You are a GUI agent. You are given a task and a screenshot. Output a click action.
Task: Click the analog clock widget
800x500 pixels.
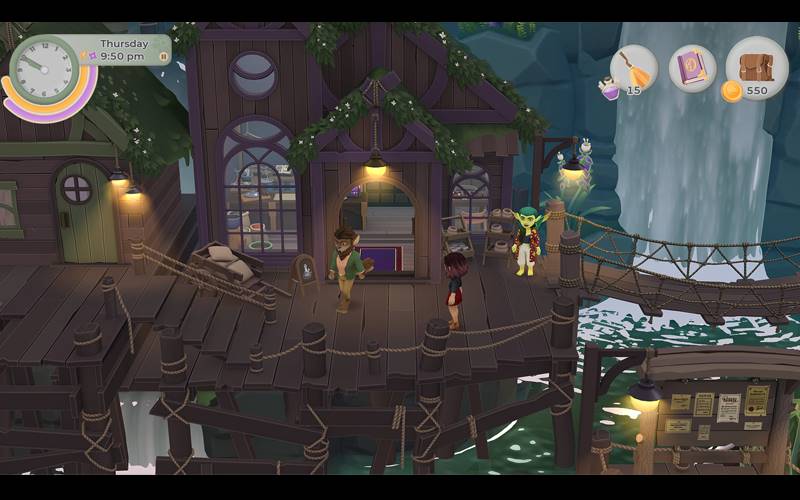point(44,69)
